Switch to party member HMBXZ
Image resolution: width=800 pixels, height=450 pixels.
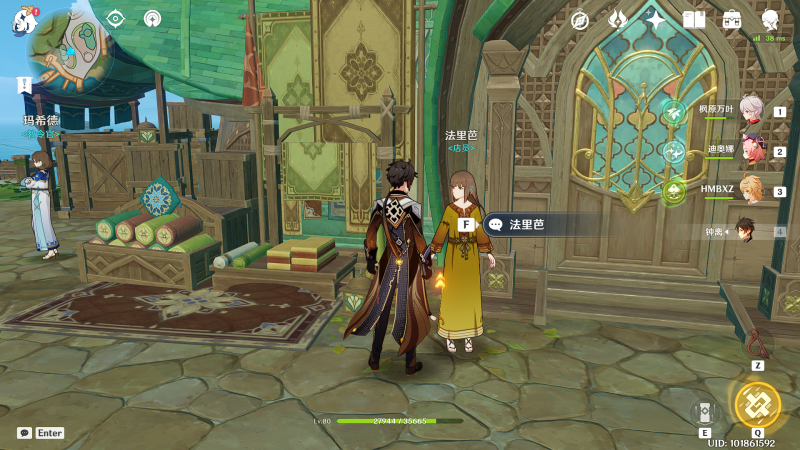[751, 190]
